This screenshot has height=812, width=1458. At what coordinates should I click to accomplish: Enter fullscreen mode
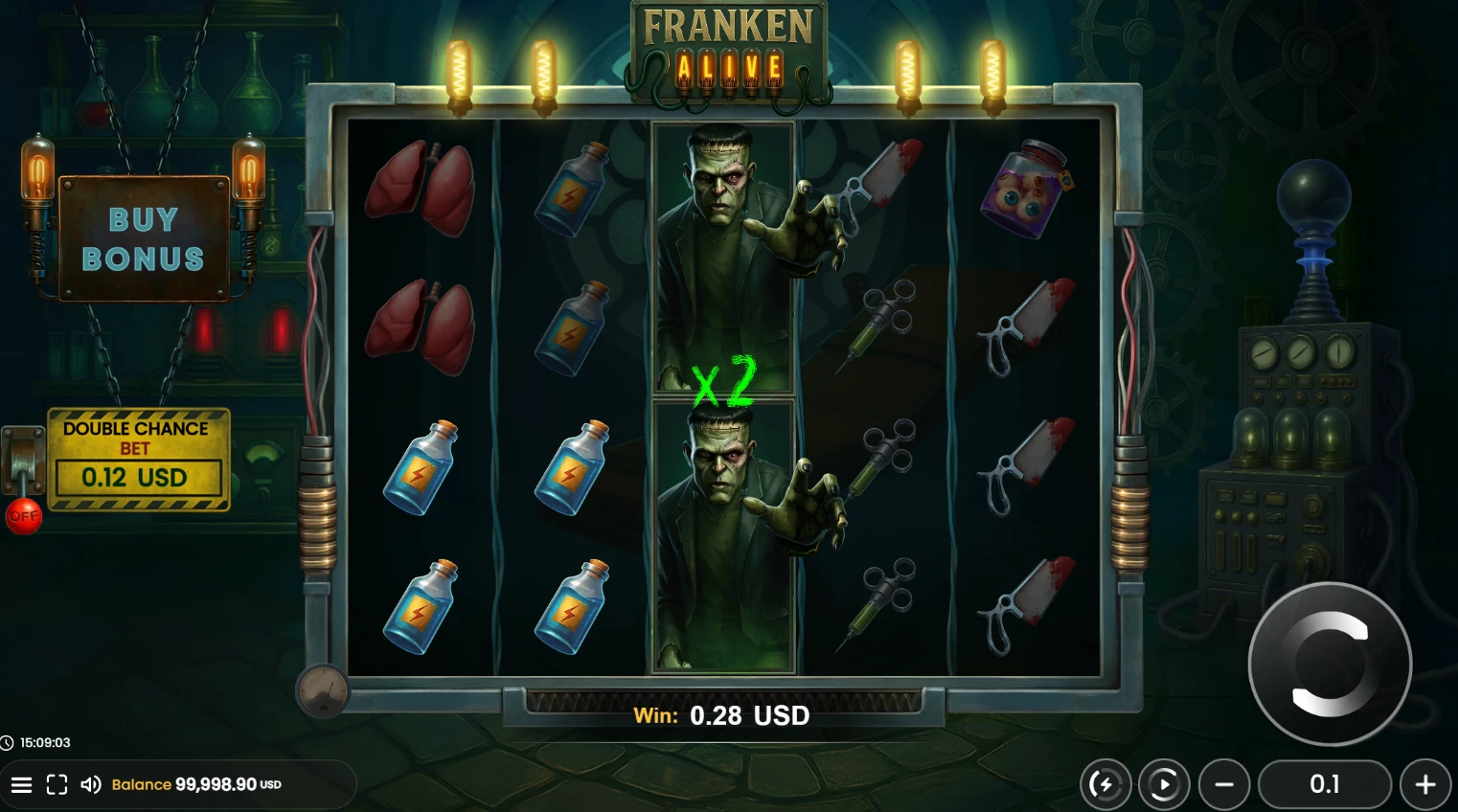pyautogui.click(x=57, y=785)
